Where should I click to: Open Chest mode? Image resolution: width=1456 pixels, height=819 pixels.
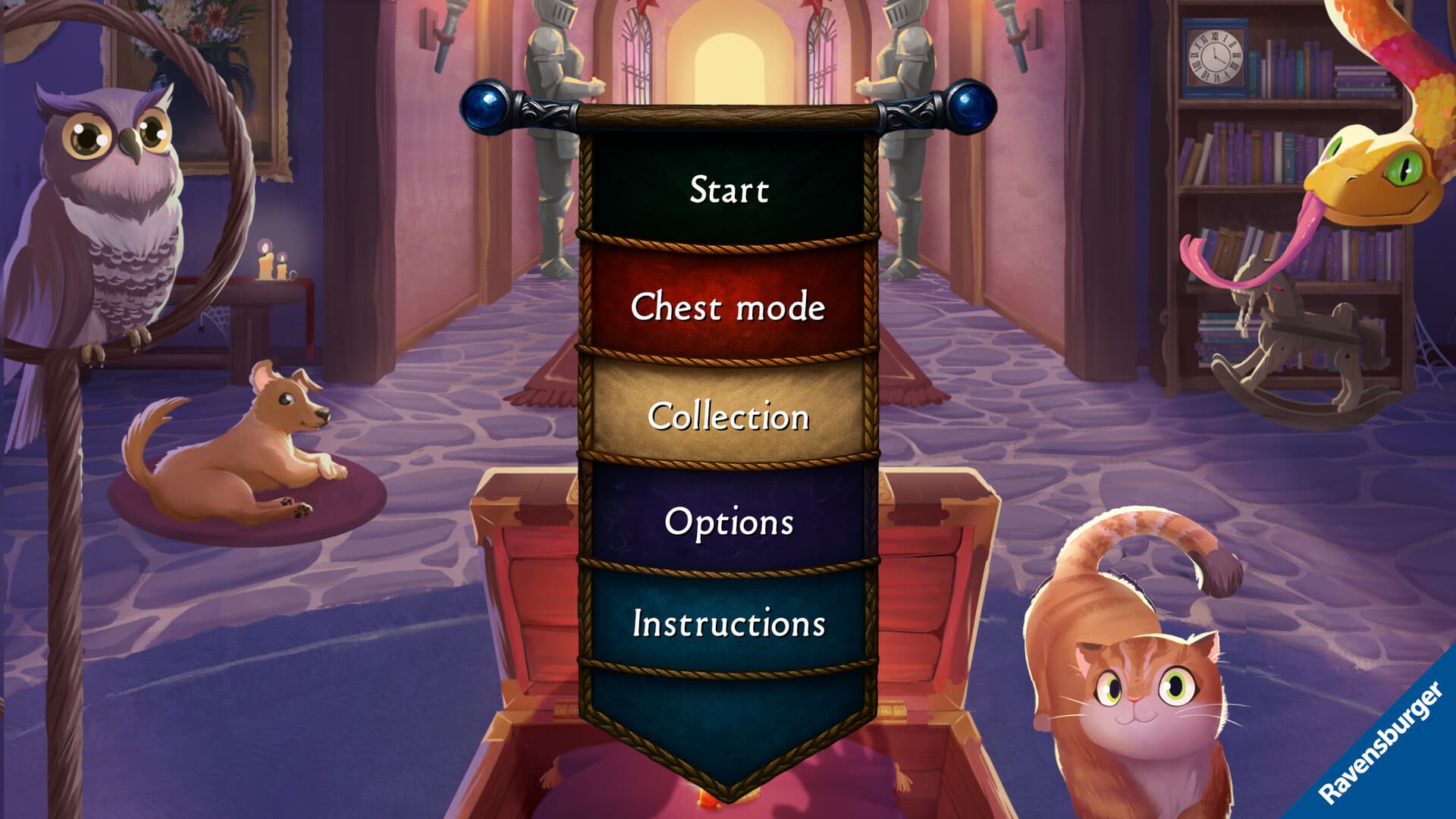point(726,306)
